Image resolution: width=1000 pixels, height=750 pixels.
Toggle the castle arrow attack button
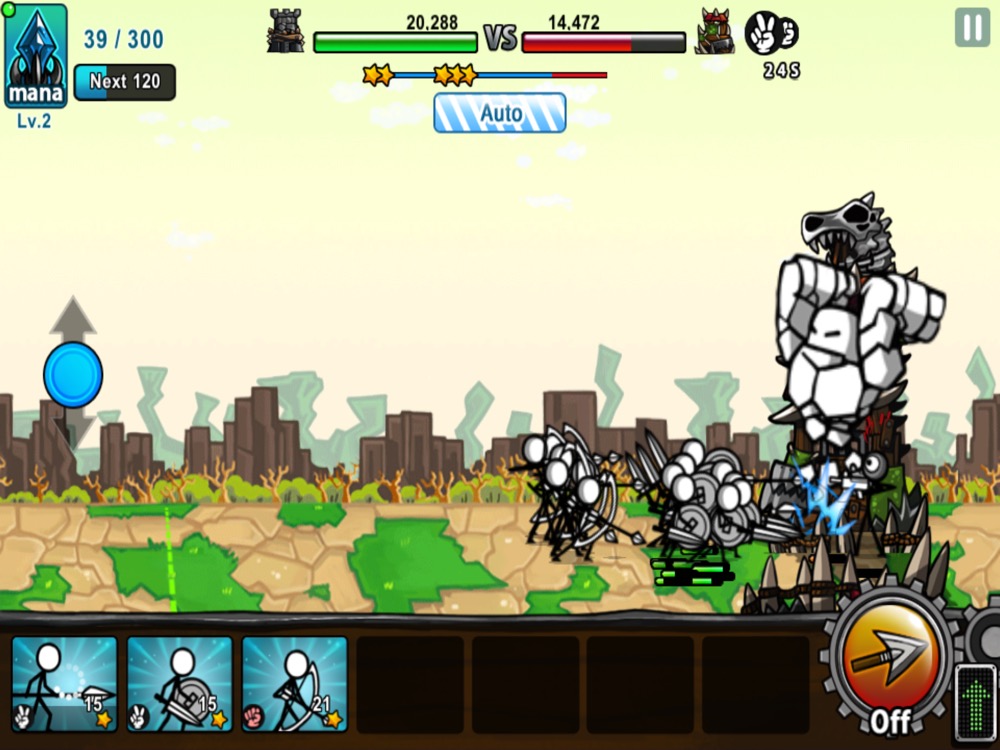[889, 660]
